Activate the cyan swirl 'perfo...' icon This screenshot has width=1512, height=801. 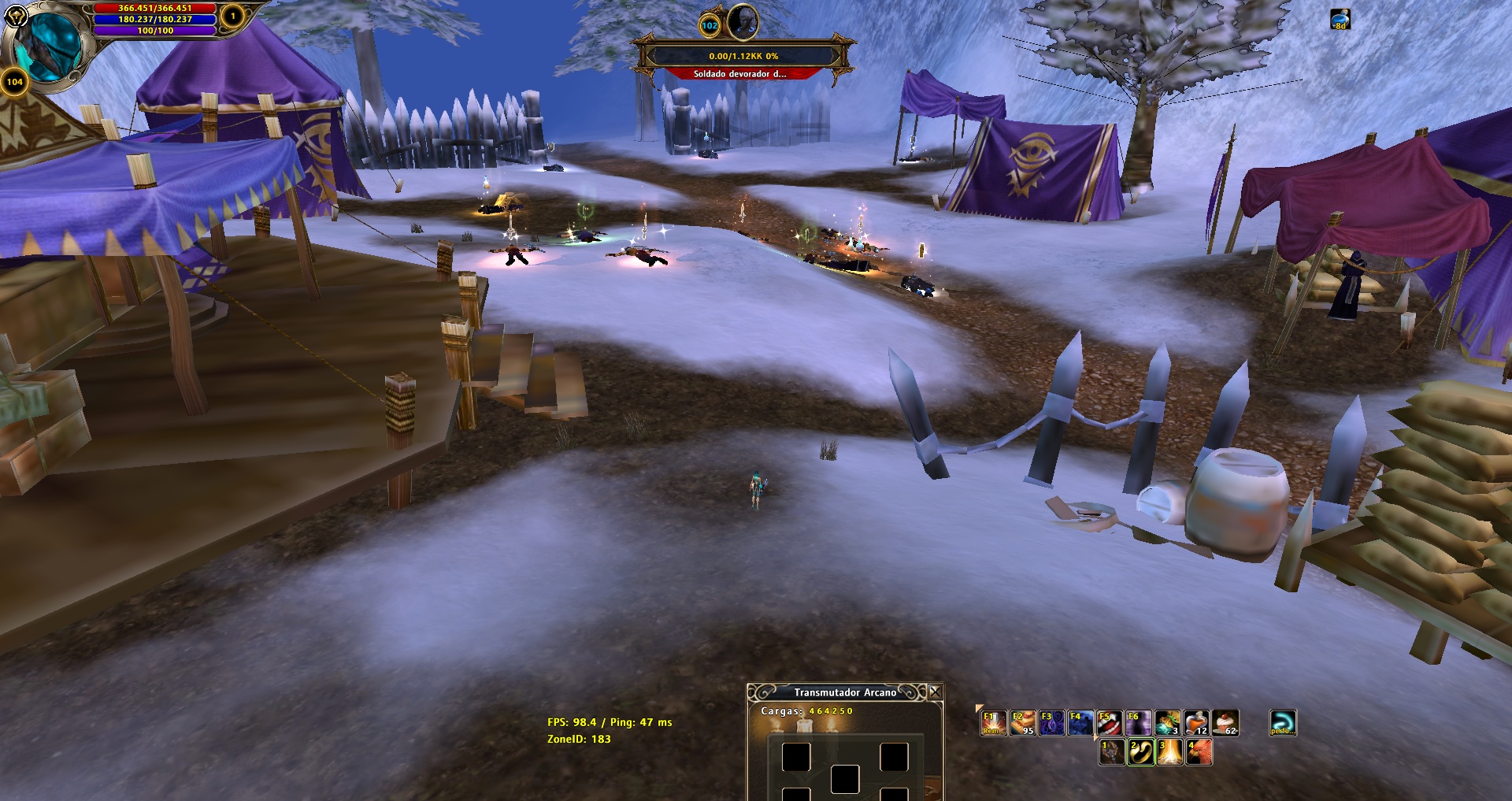coord(1283,722)
